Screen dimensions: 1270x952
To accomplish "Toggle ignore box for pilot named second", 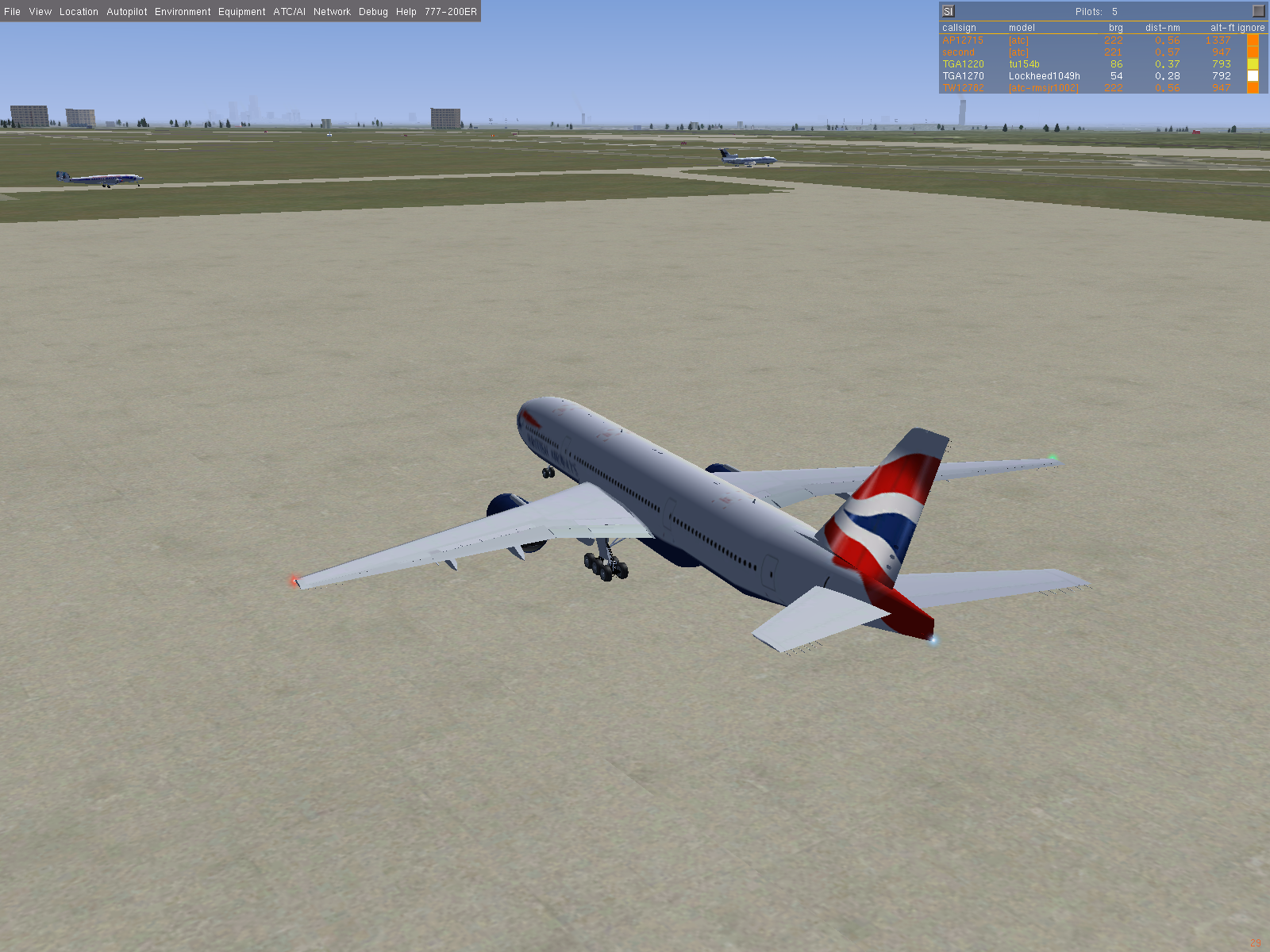I will point(1253,52).
